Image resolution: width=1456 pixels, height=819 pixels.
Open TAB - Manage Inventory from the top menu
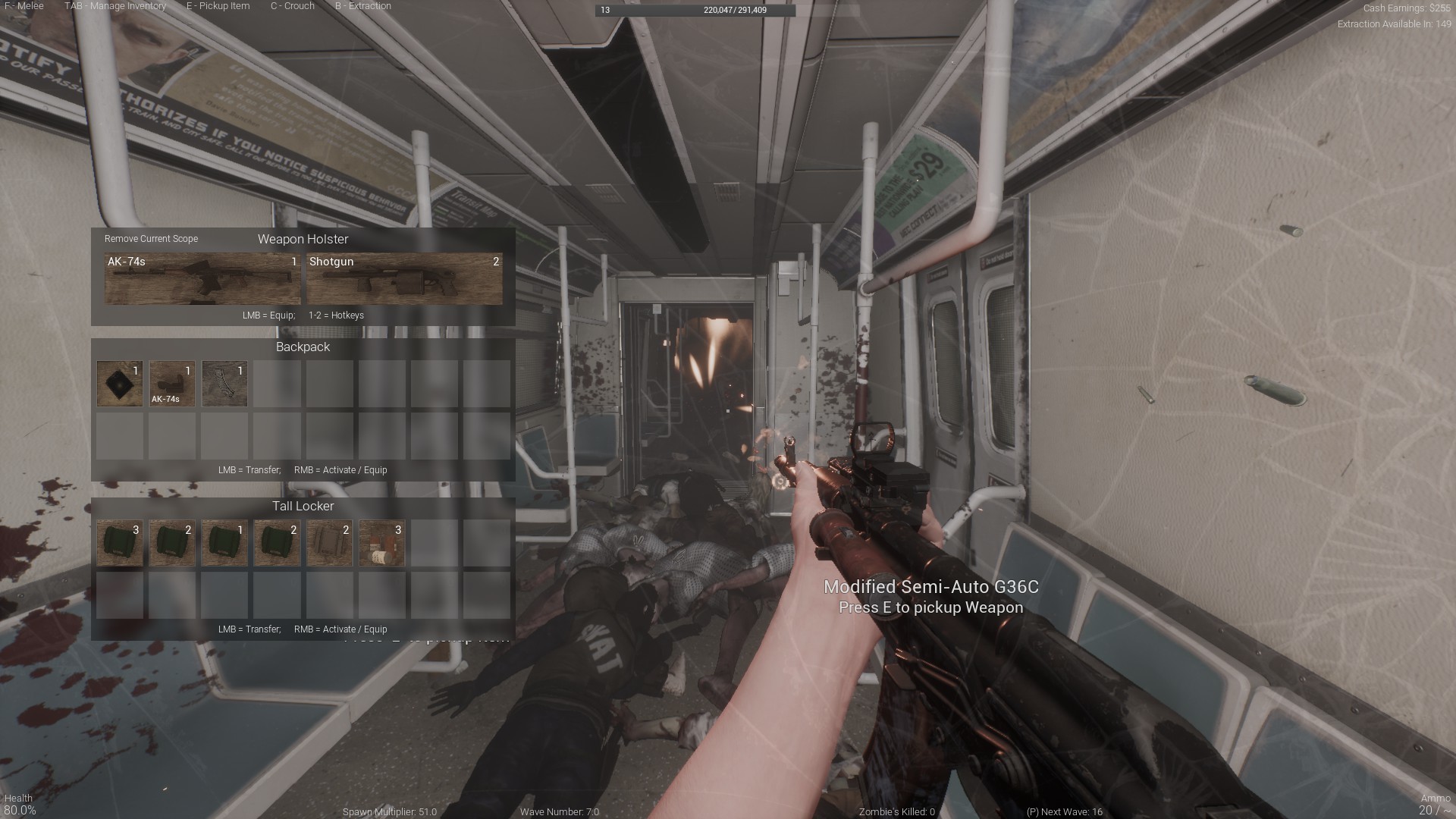point(115,6)
